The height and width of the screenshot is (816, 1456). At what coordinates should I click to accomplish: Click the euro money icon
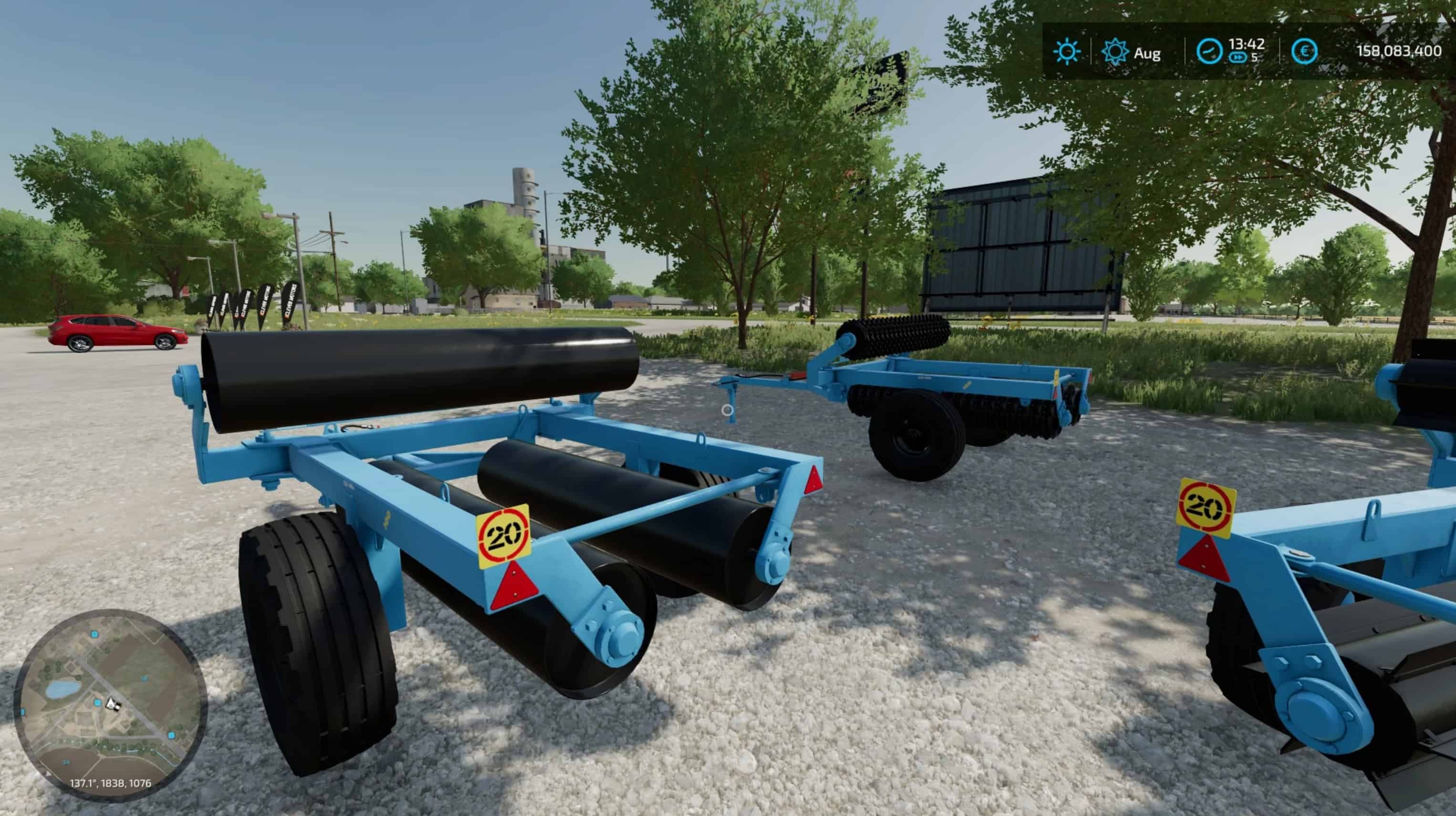(1305, 52)
